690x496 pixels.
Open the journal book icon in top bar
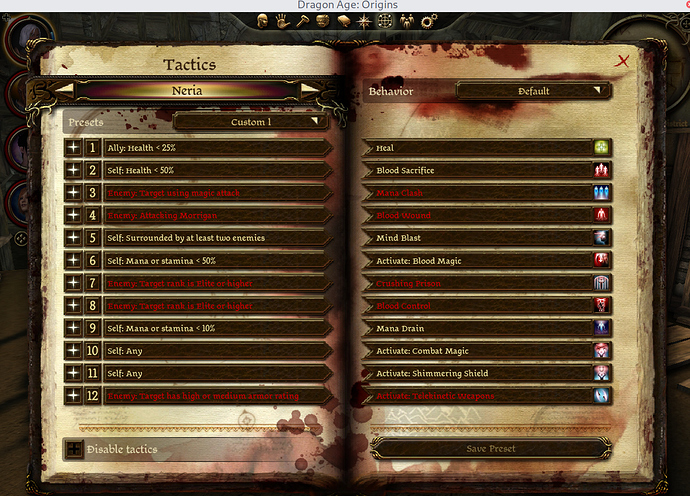(x=344, y=19)
